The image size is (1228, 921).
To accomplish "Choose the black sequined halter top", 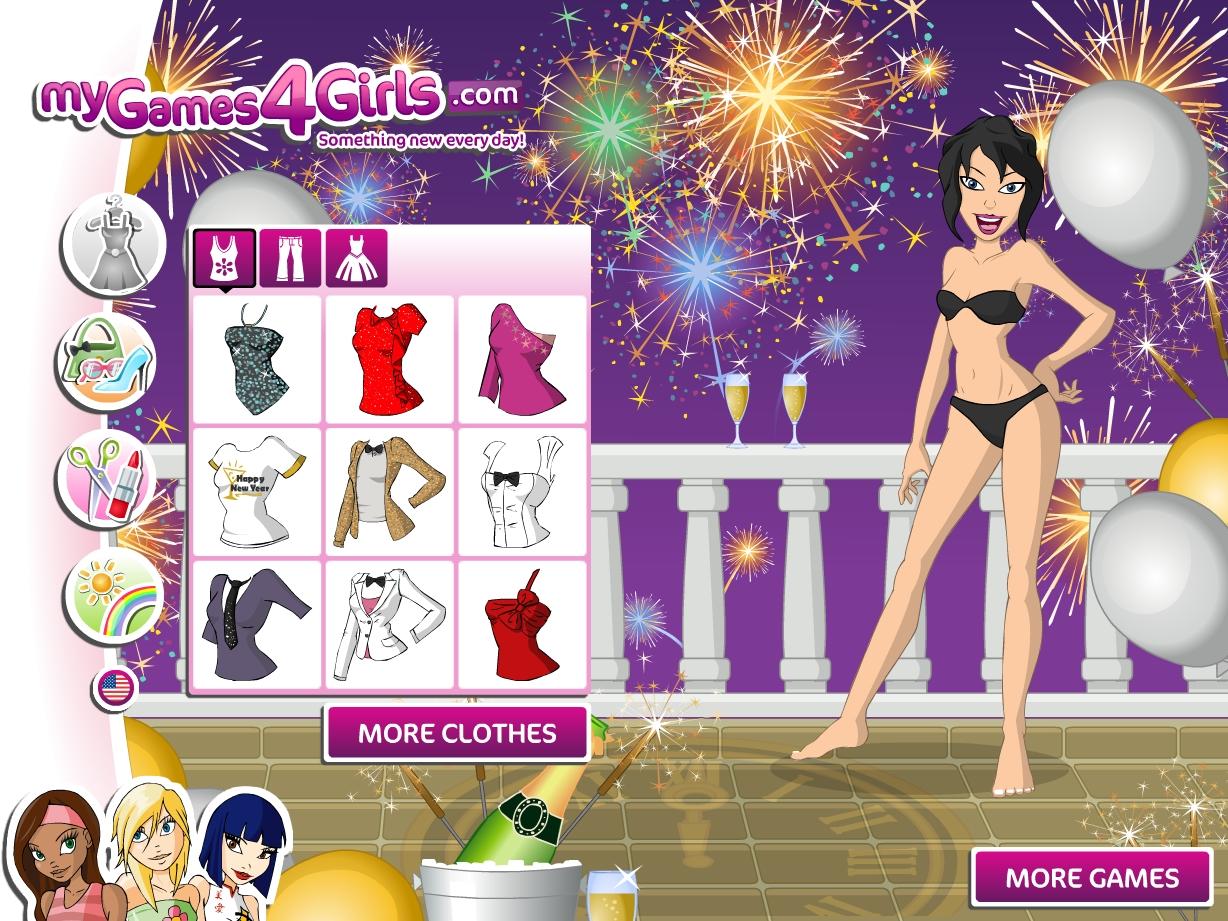I will (x=257, y=359).
